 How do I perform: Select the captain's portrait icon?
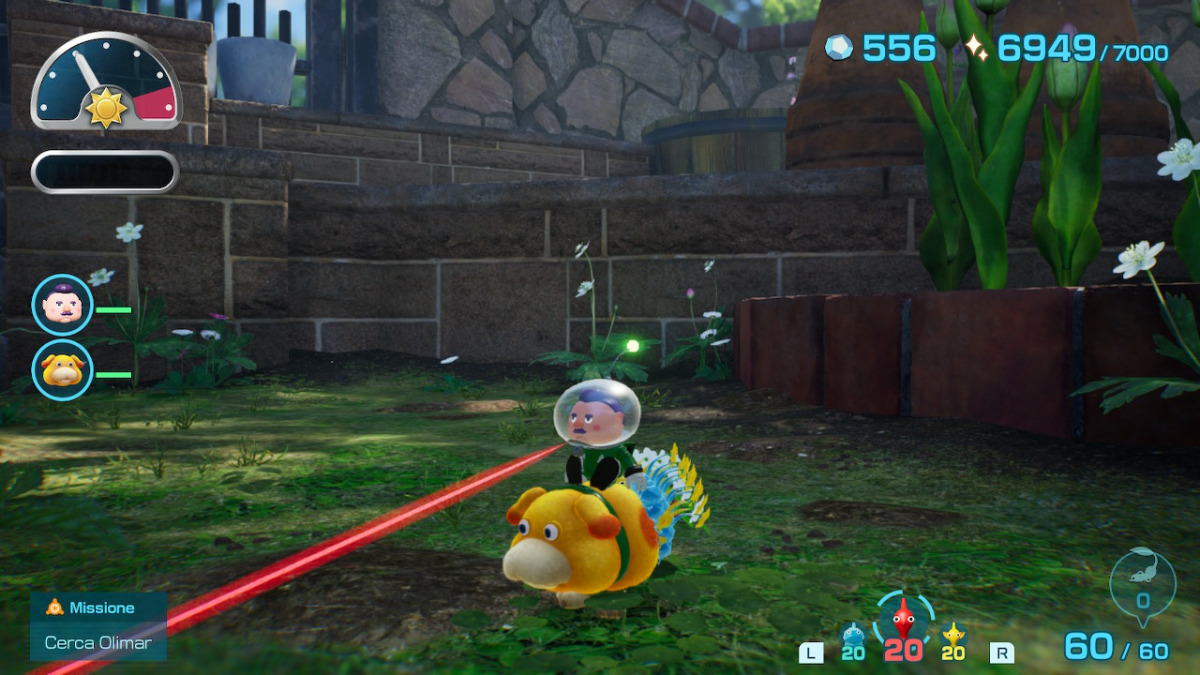pyautogui.click(x=62, y=305)
